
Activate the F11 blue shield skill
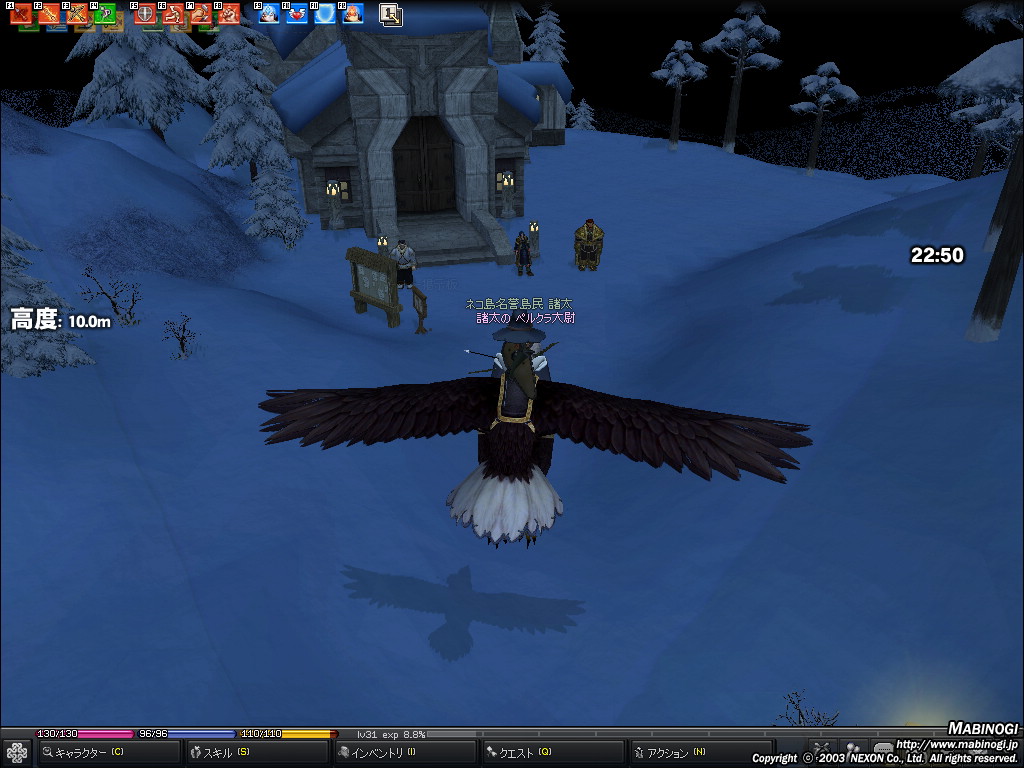(x=325, y=14)
